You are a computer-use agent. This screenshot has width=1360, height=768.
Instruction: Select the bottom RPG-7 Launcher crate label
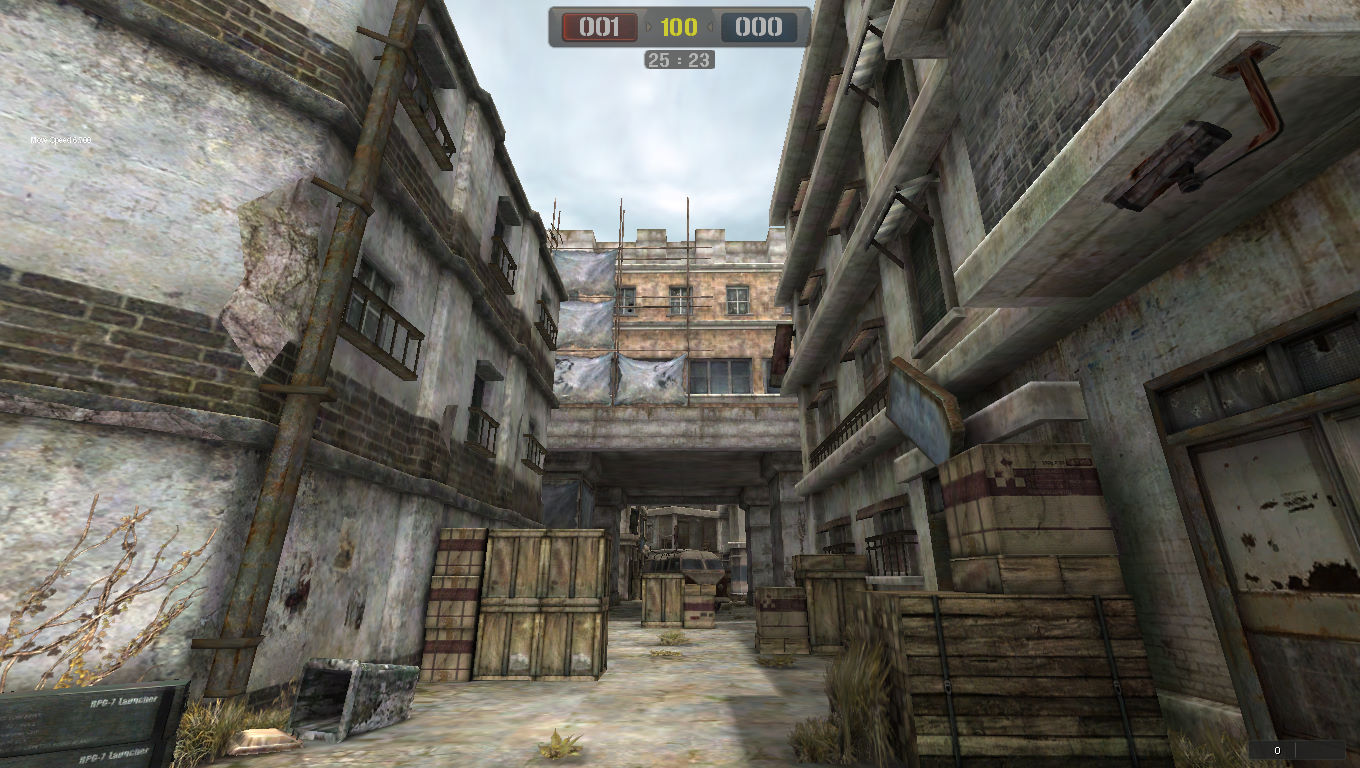tap(115, 755)
